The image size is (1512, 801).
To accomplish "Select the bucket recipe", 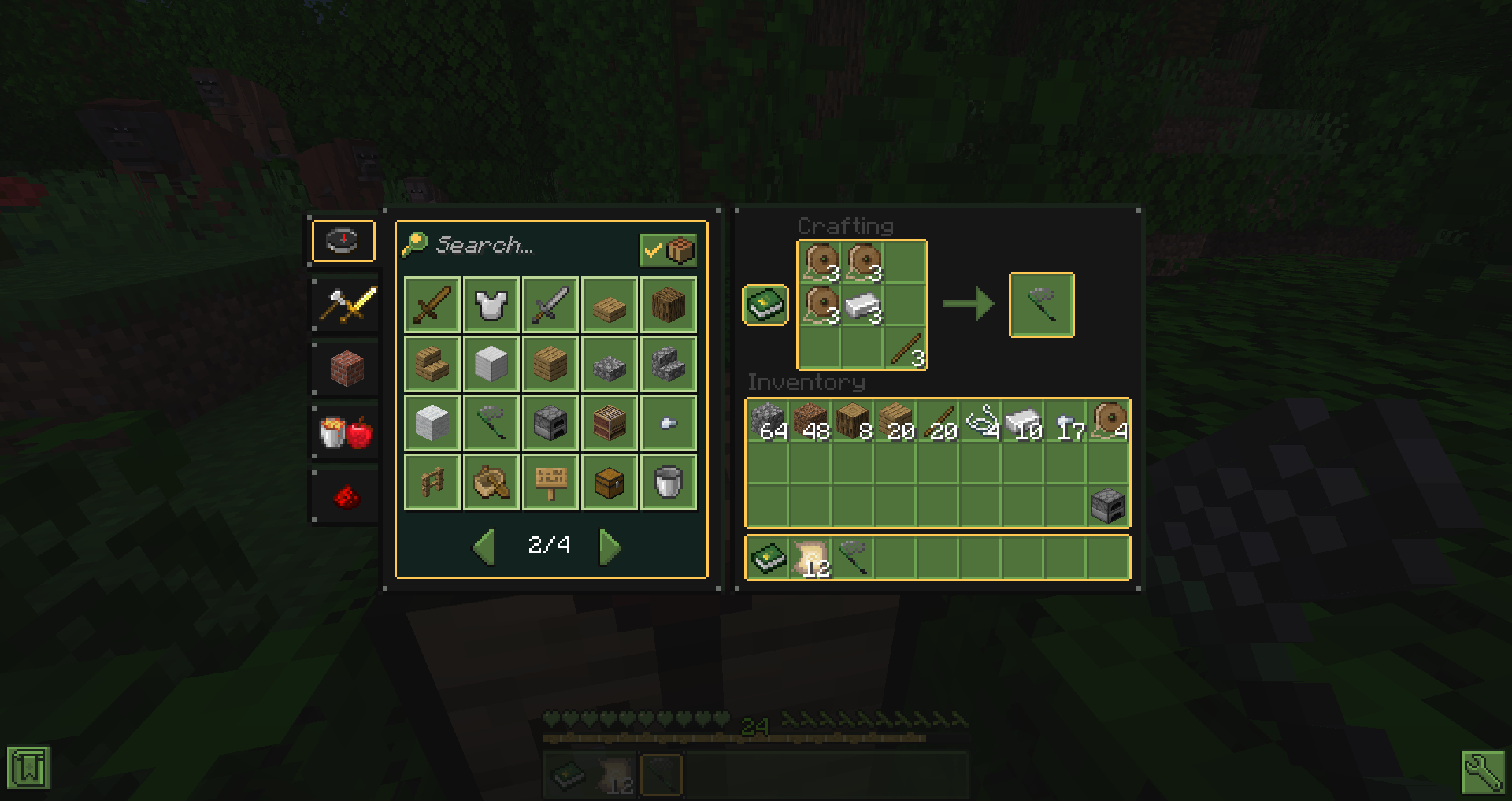I will point(668,482).
